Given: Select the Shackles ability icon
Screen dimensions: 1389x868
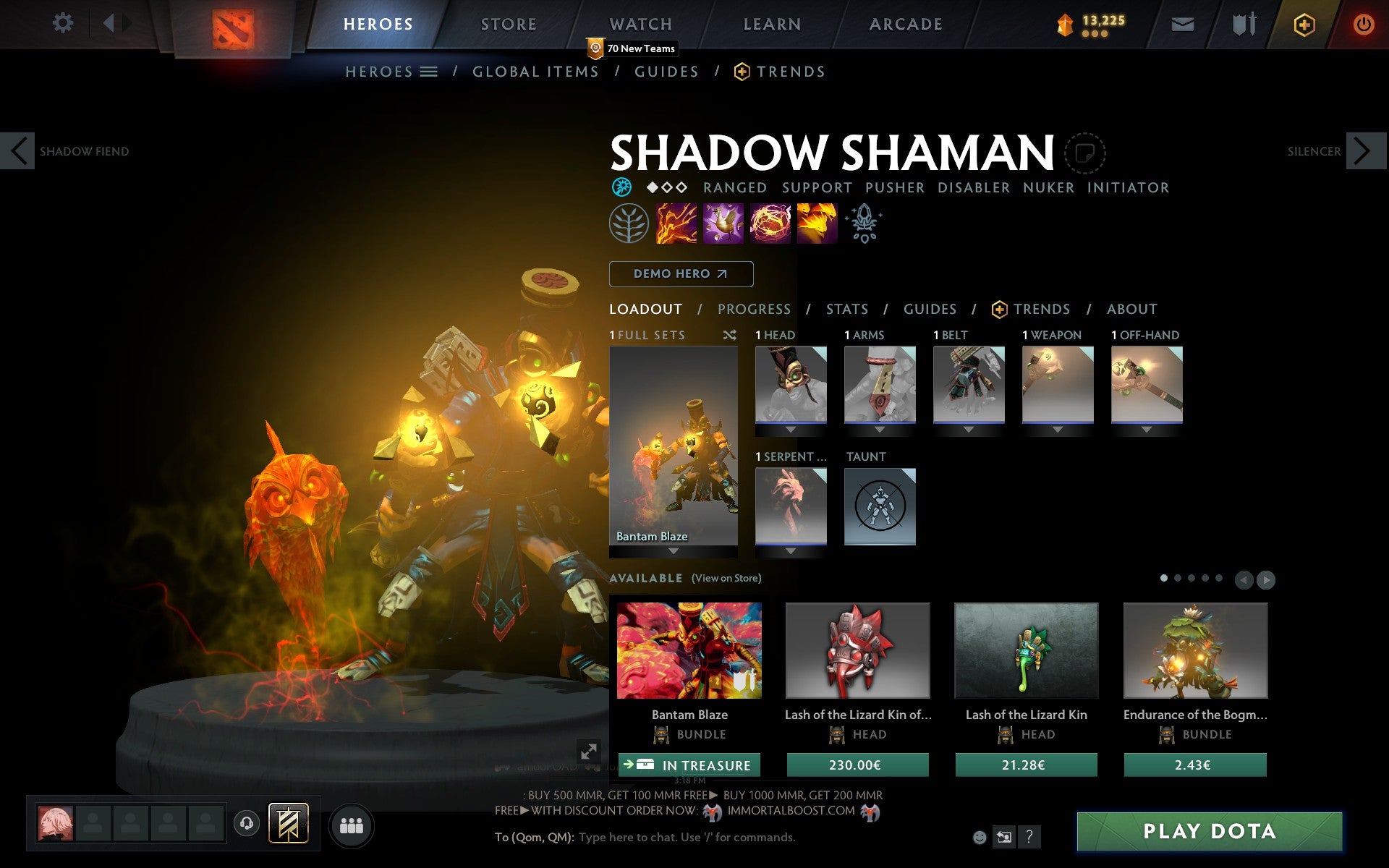Looking at the screenshot, I should pos(769,223).
